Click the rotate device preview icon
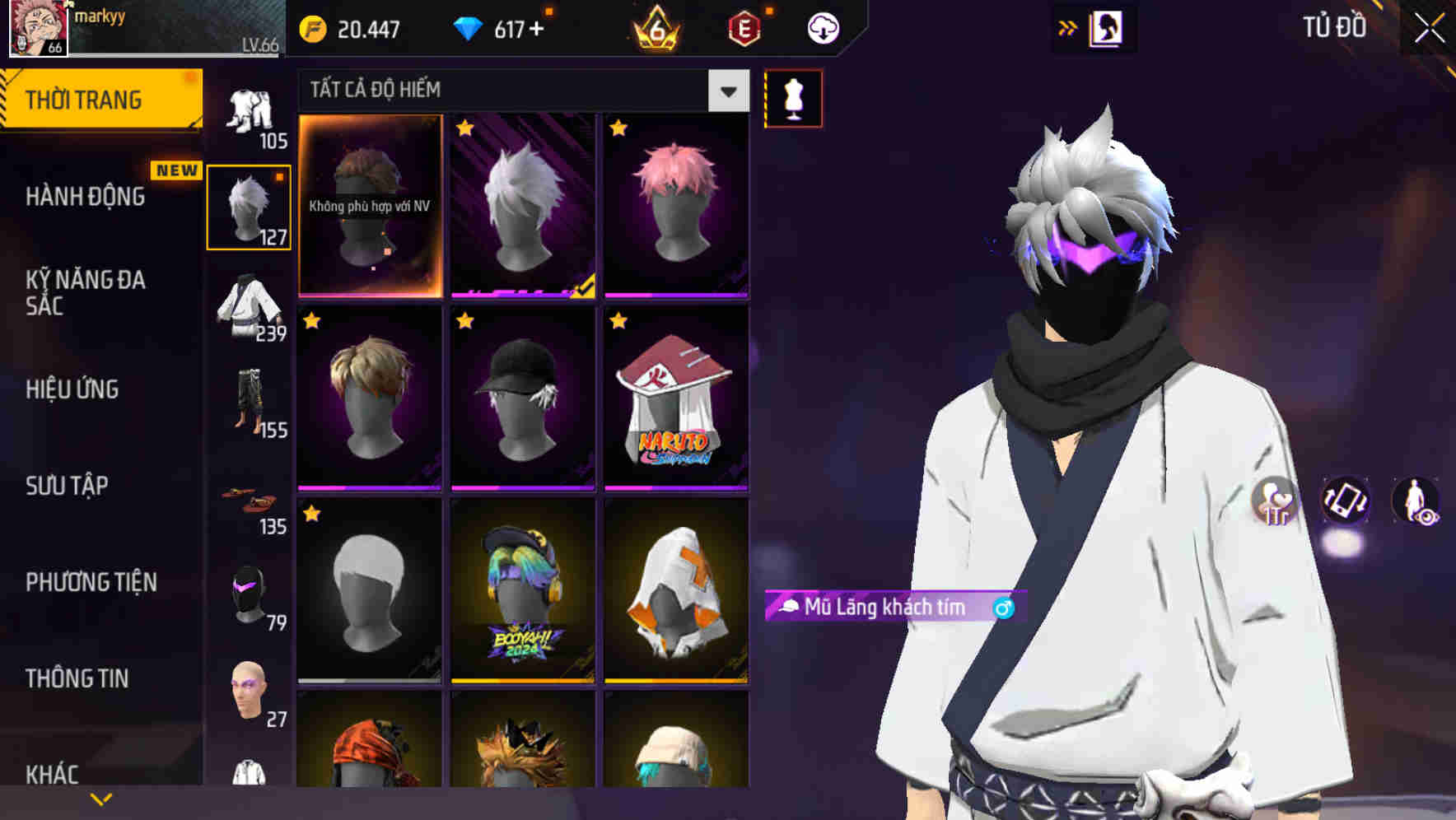Viewport: 1456px width, 820px height. pos(1346,501)
